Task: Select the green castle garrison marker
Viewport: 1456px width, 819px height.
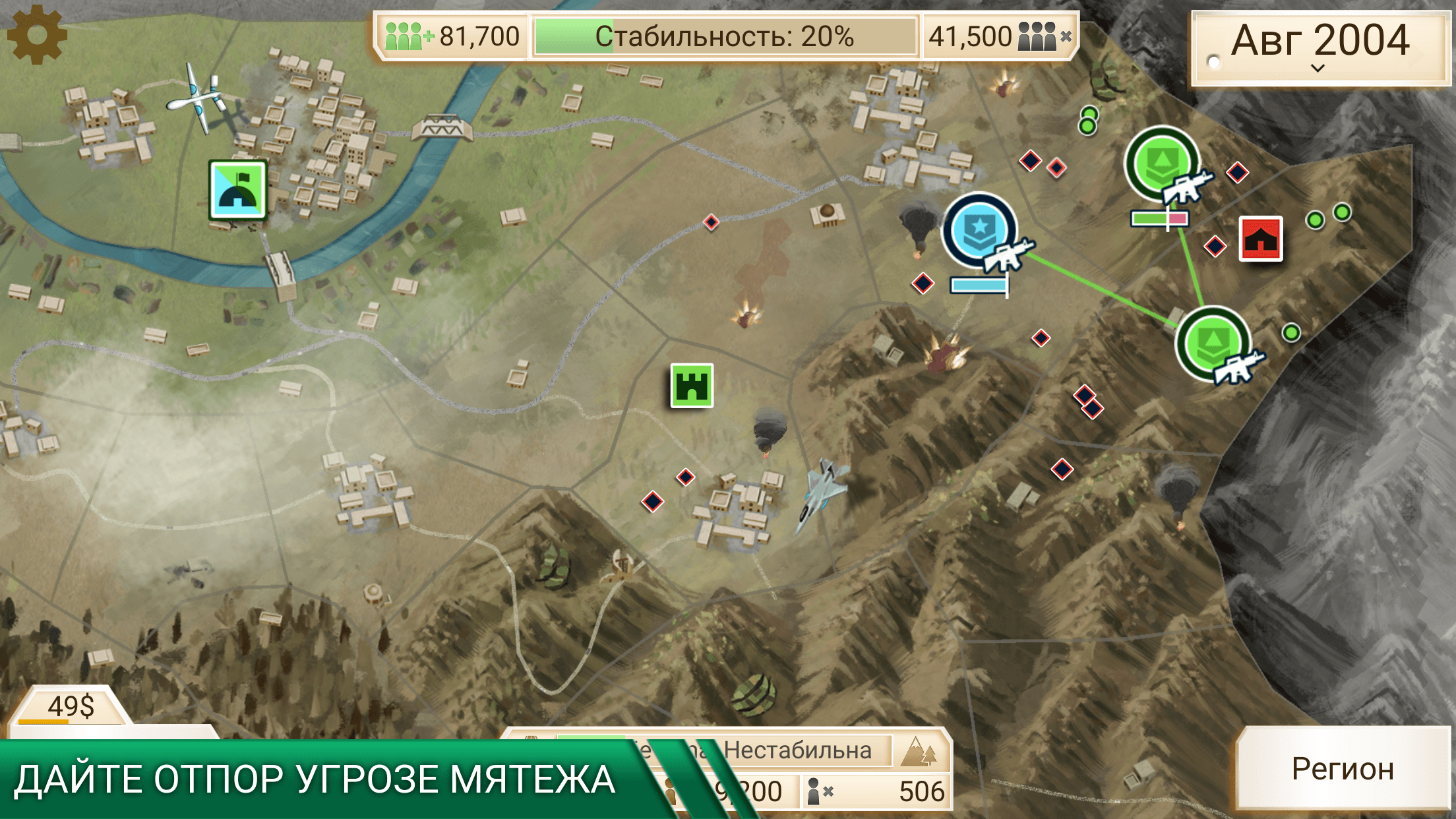Action: pyautogui.click(x=692, y=386)
